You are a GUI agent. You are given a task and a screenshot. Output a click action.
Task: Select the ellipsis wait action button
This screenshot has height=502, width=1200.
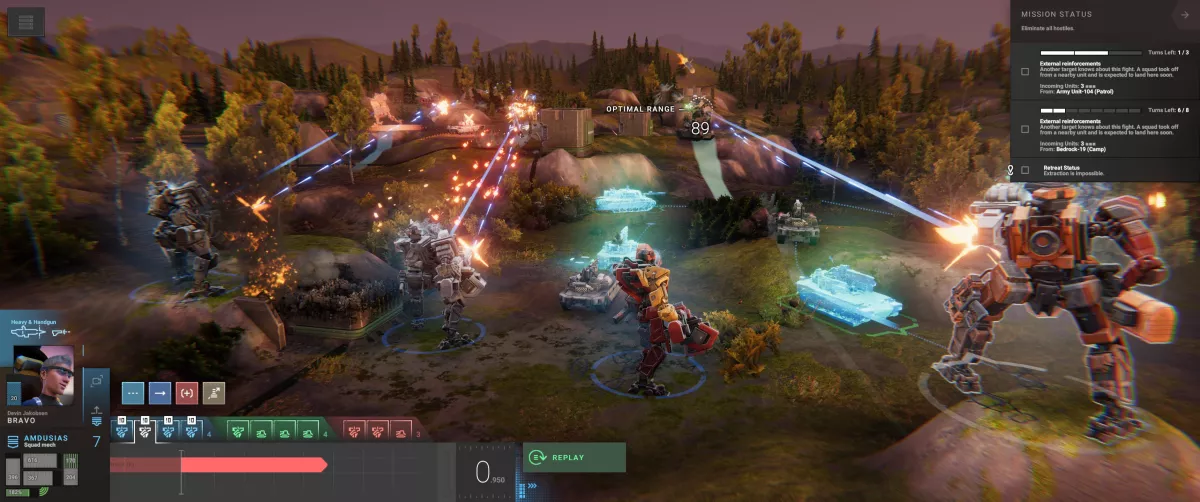click(133, 393)
